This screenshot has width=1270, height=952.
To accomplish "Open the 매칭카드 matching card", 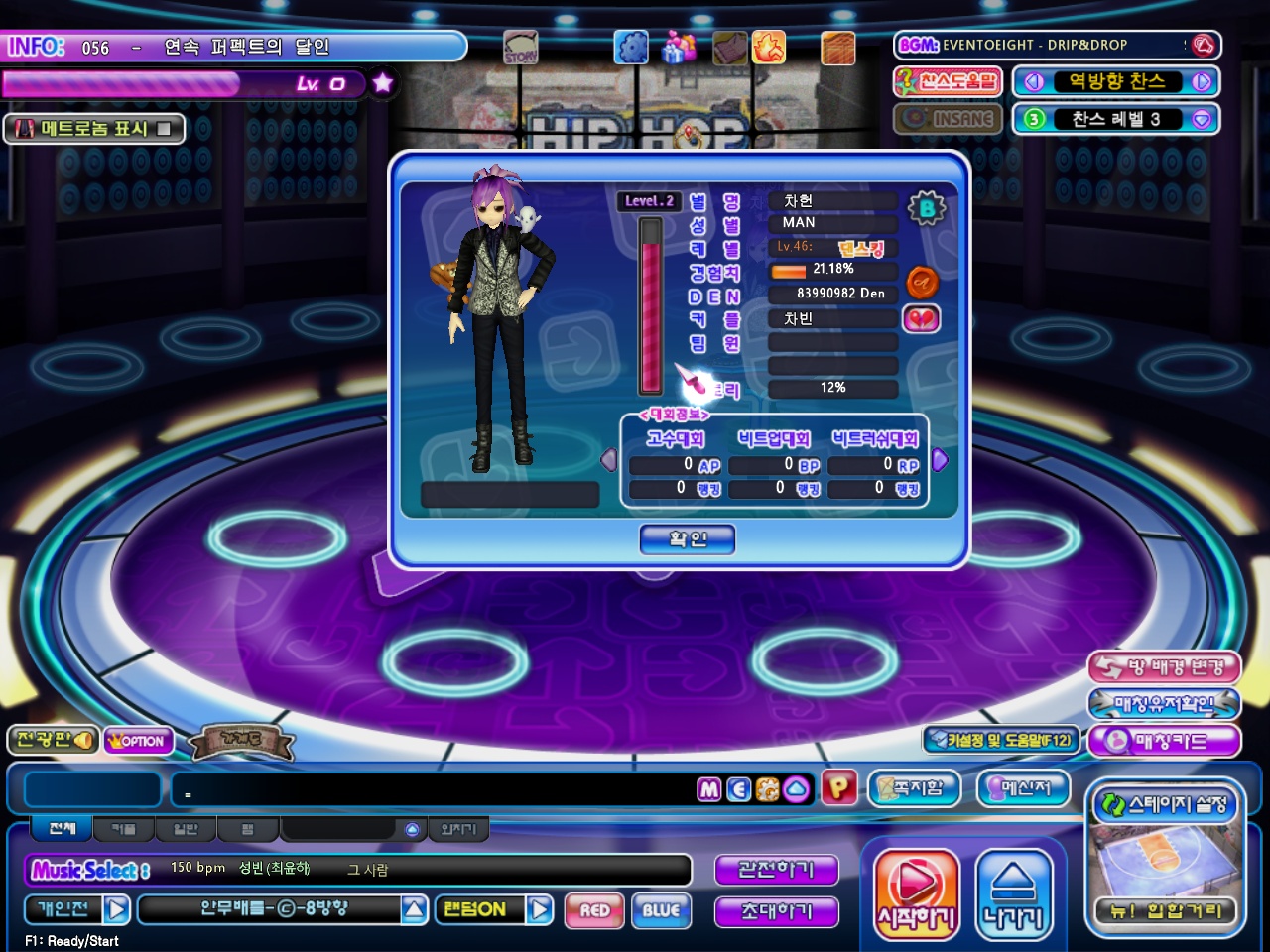I will pyautogui.click(x=1165, y=741).
